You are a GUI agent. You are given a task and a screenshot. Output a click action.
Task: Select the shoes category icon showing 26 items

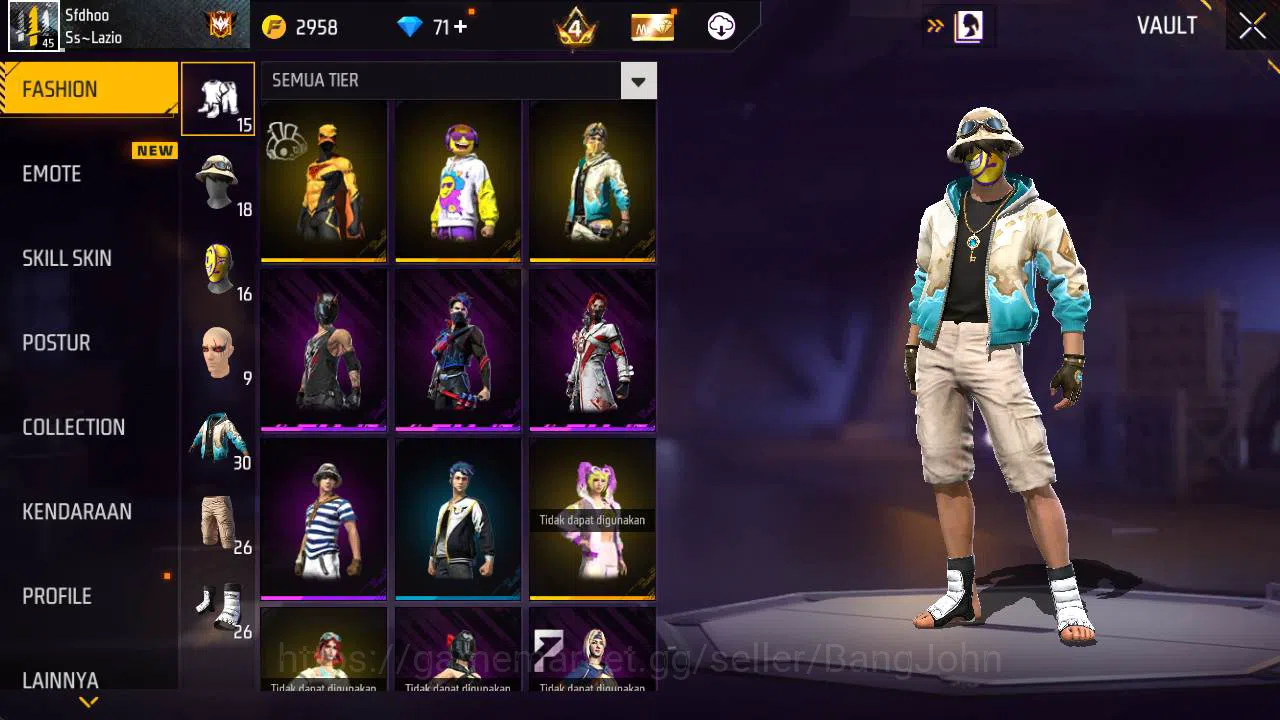pos(218,600)
